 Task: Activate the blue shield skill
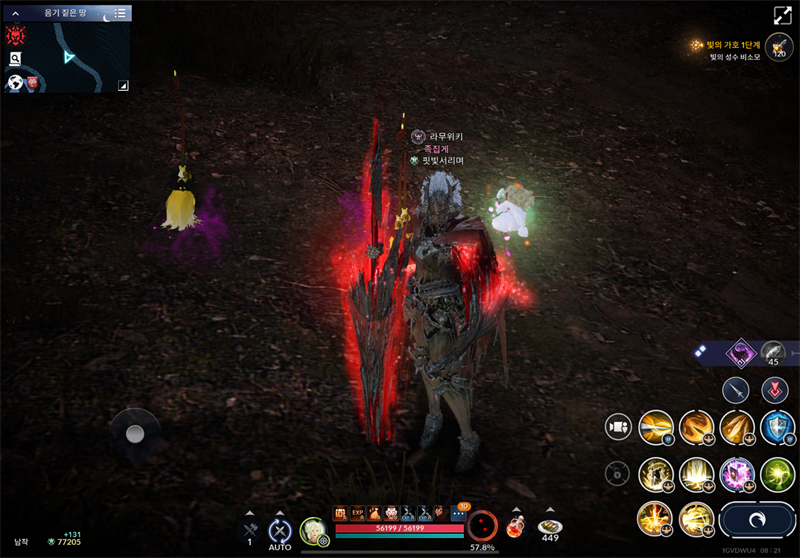tap(777, 427)
